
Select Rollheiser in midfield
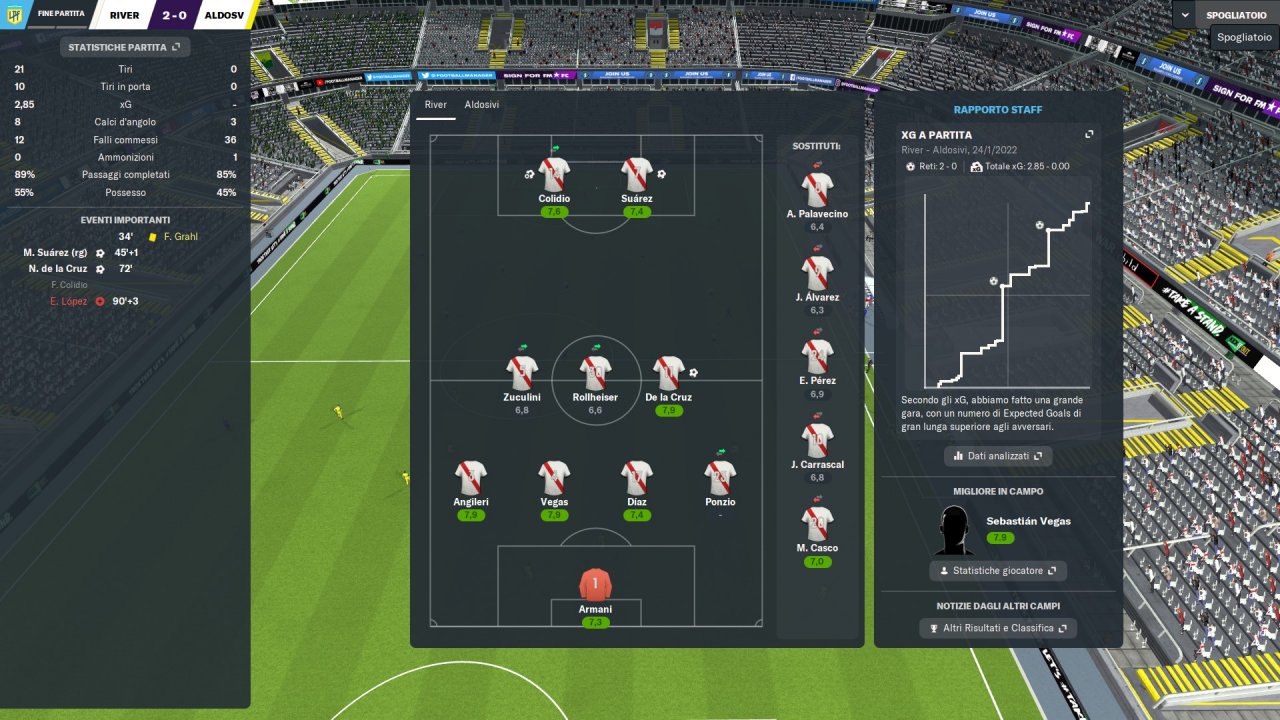pyautogui.click(x=595, y=374)
